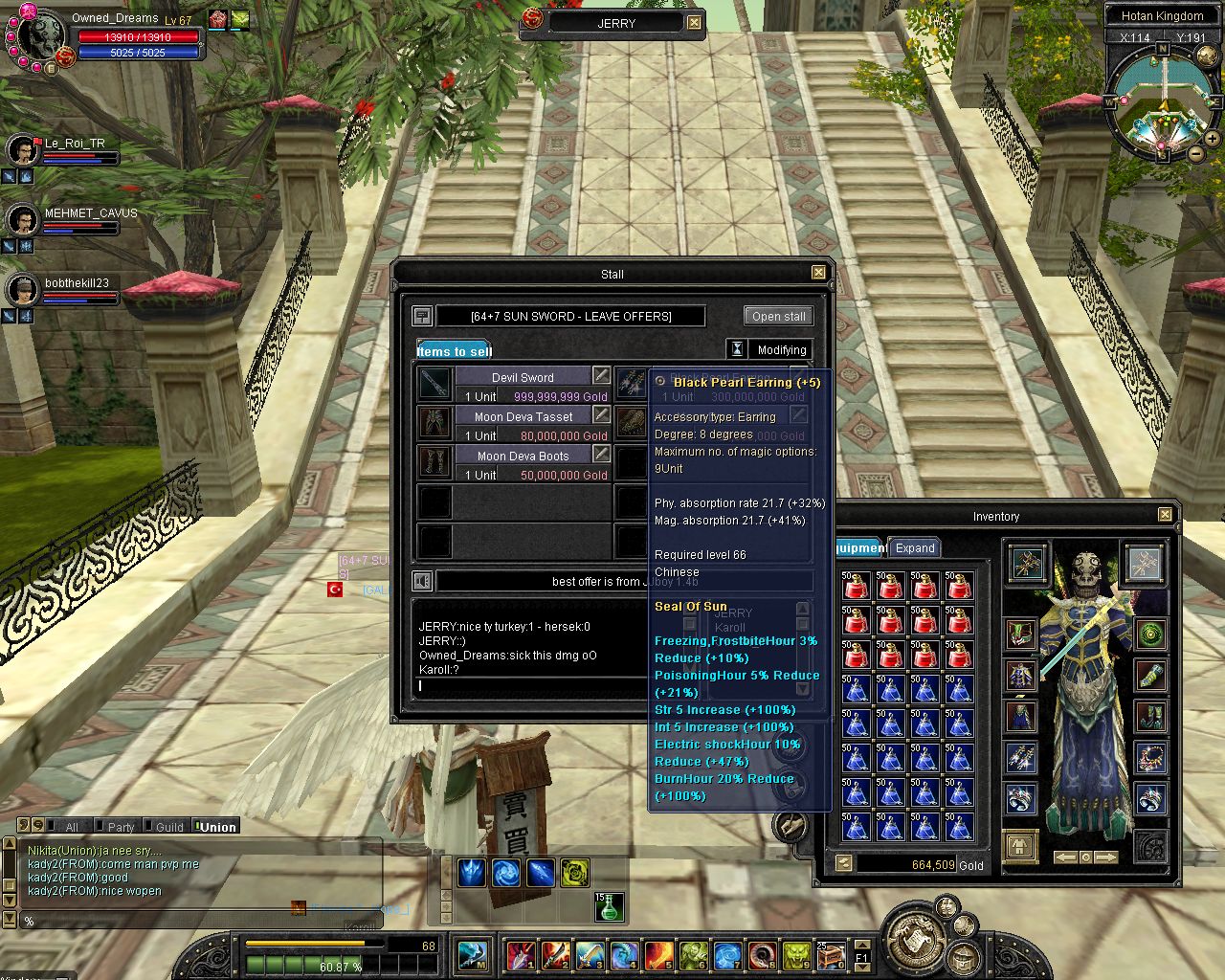Select the Union chat tab

tap(217, 827)
